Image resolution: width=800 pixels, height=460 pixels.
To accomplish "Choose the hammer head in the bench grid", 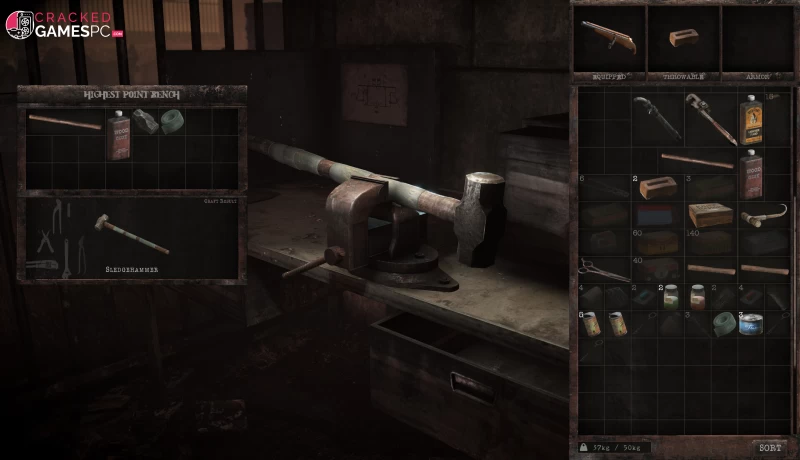I will coord(145,122).
